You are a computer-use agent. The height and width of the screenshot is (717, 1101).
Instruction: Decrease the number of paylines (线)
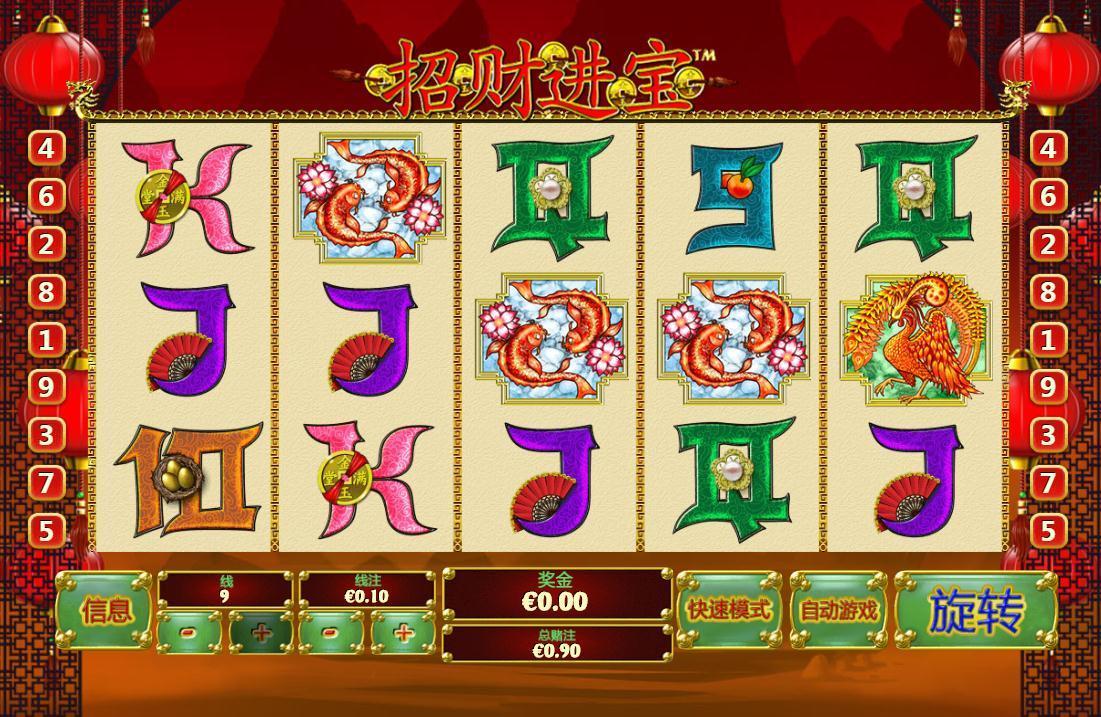(189, 632)
